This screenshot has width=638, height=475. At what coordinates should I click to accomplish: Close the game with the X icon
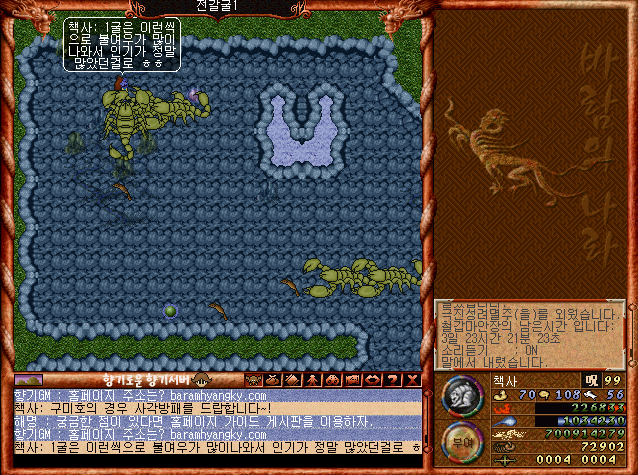click(412, 380)
